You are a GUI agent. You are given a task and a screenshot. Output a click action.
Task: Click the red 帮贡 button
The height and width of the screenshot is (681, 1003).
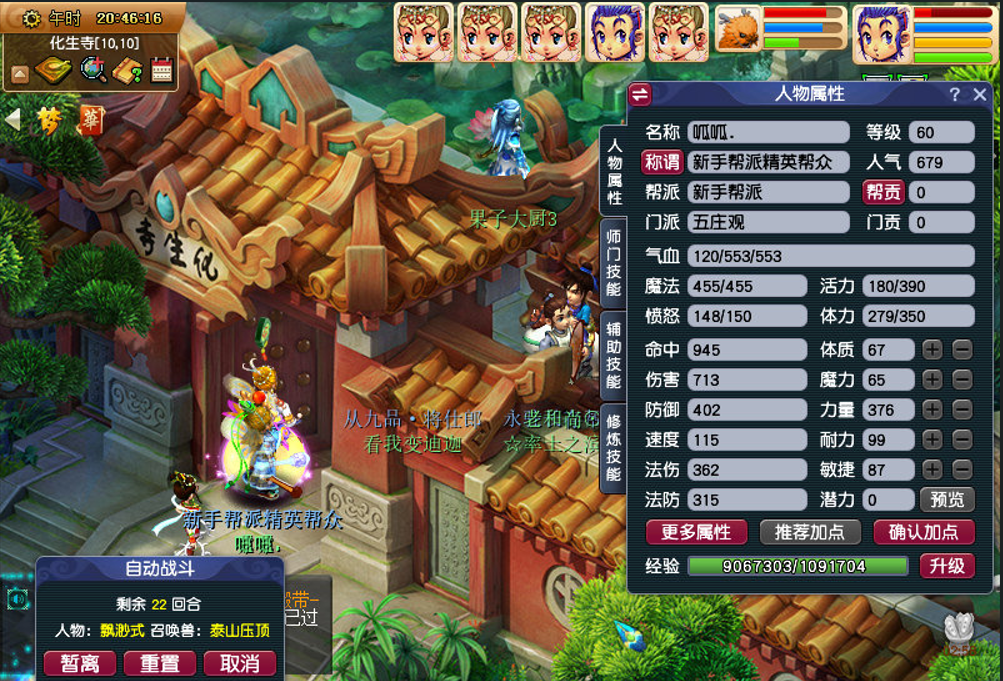pyautogui.click(x=883, y=192)
